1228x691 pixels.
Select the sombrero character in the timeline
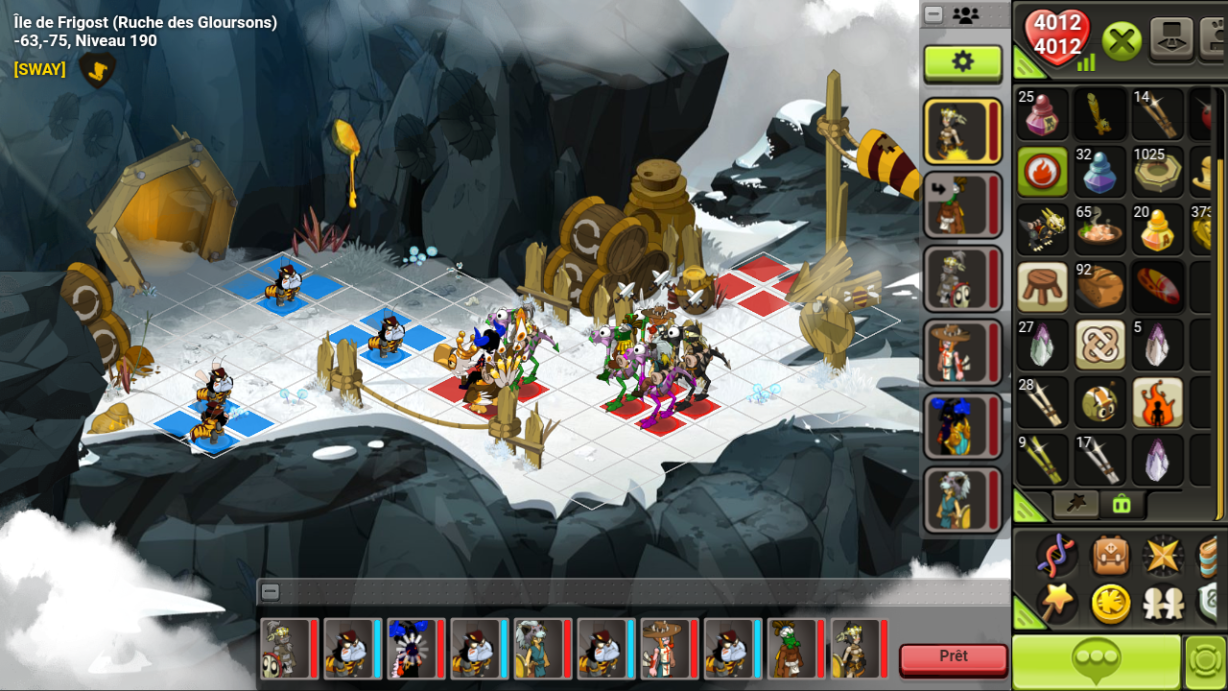click(x=660, y=648)
